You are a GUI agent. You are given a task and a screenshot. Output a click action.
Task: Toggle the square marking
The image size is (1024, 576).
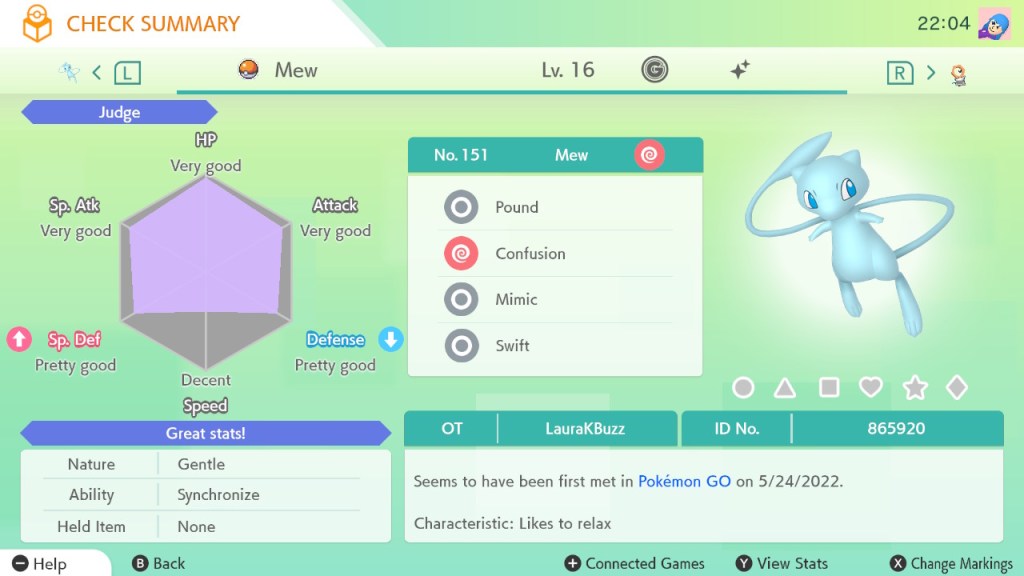829,387
